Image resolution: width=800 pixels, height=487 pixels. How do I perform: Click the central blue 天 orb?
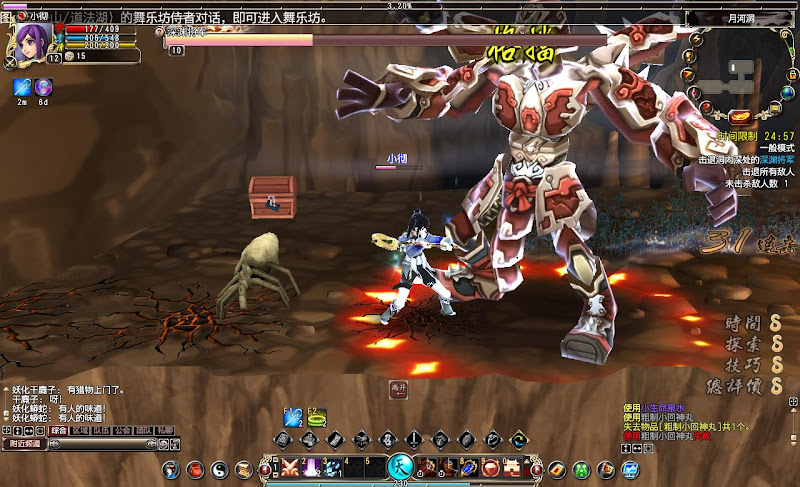400,467
